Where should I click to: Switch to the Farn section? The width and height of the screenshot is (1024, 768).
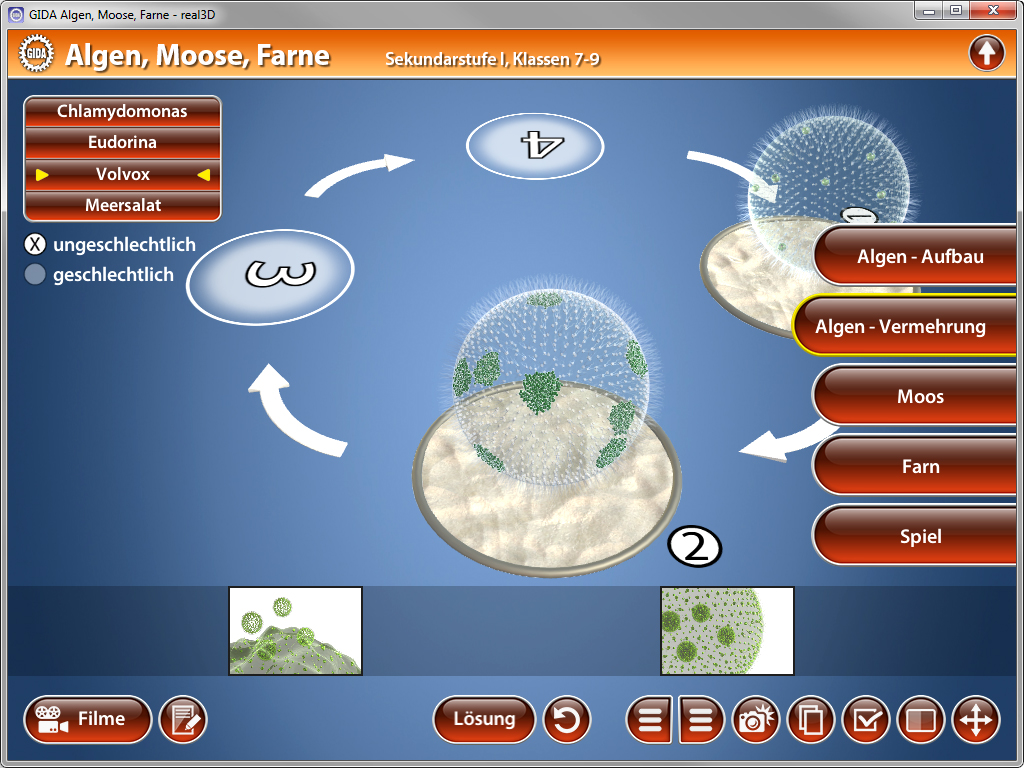920,466
